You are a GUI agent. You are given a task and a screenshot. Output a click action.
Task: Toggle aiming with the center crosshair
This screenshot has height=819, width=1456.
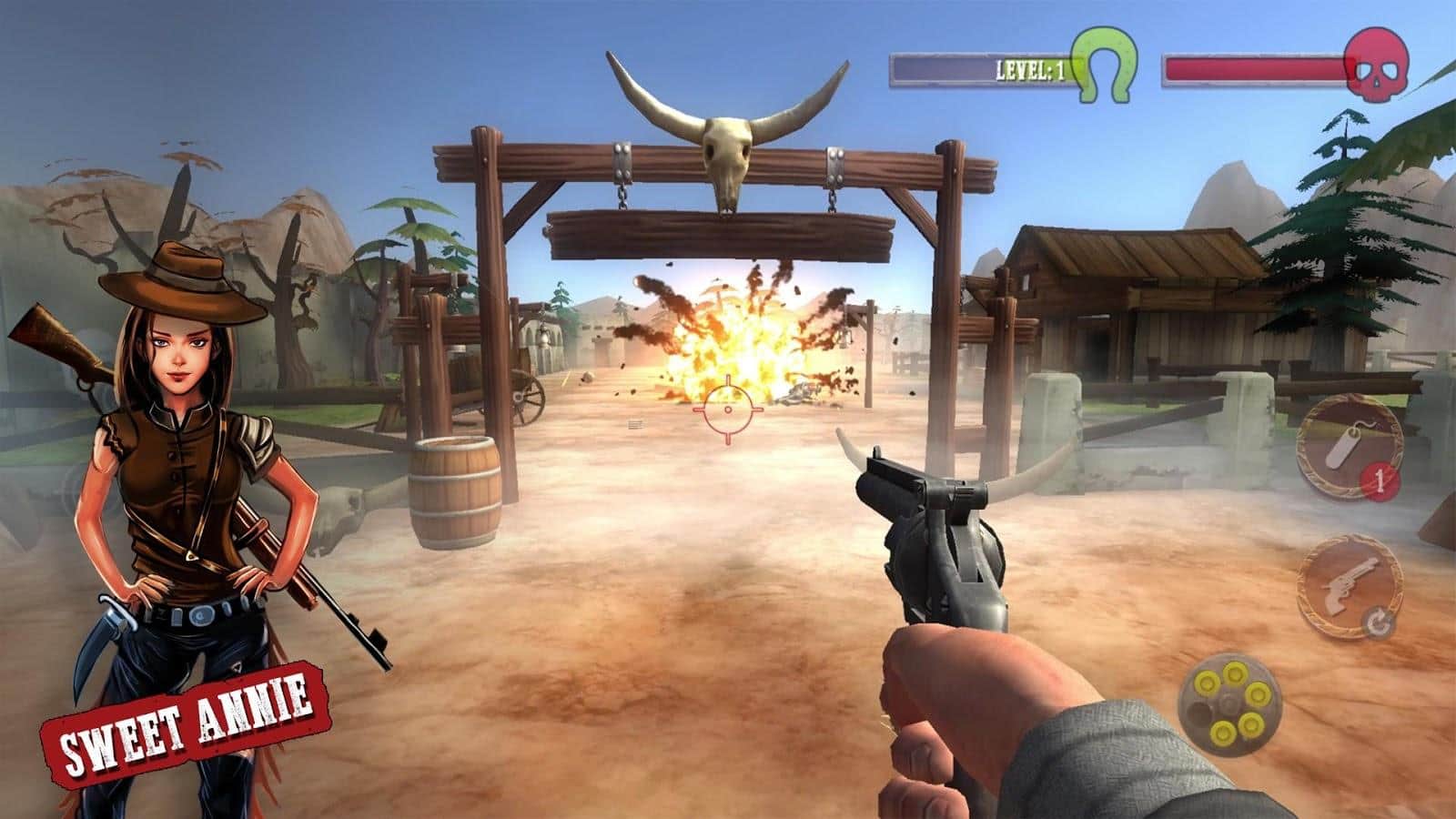tap(727, 410)
